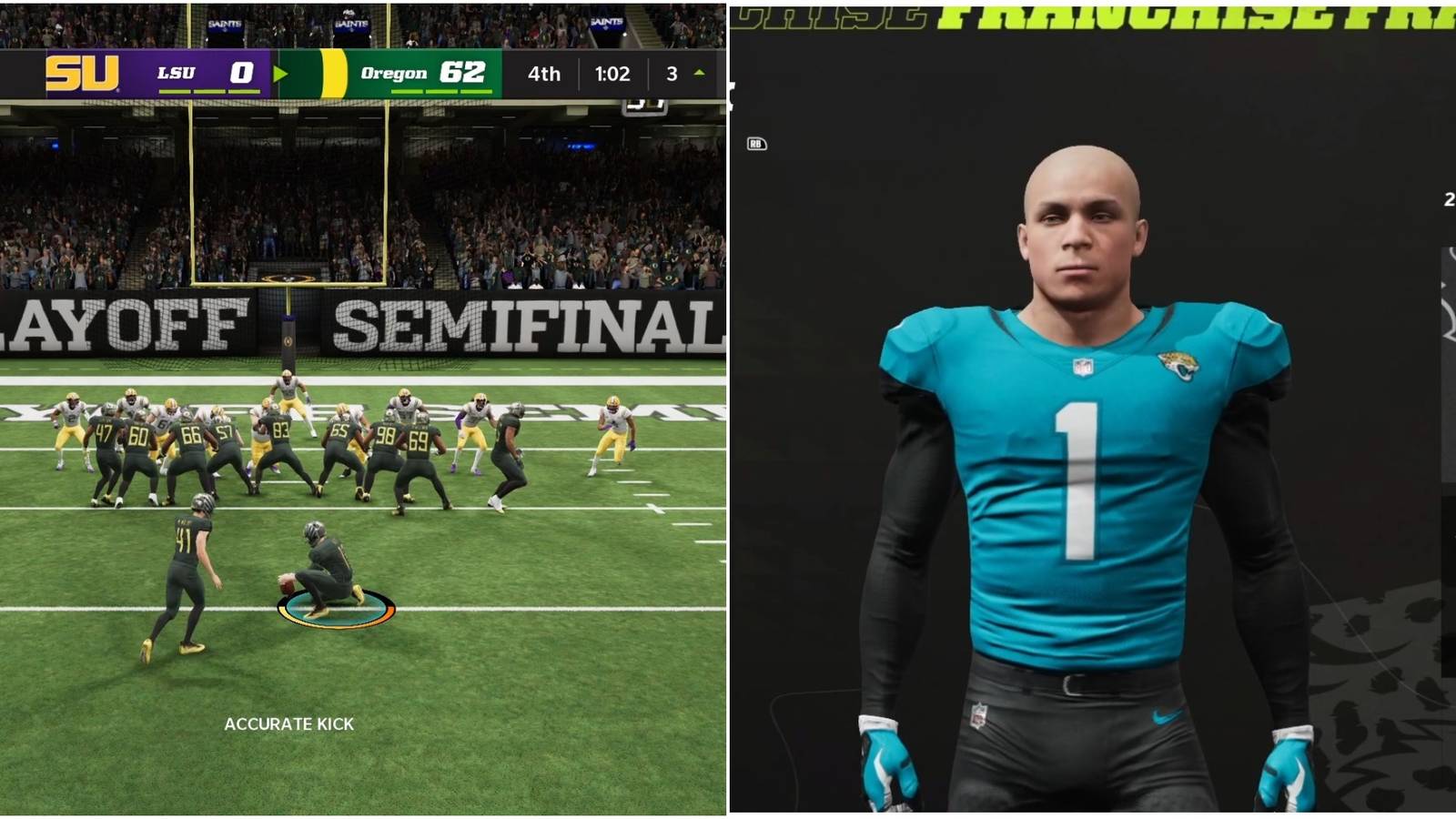
Task: Enable the ACCURATE KICK modifier
Action: coord(291,725)
